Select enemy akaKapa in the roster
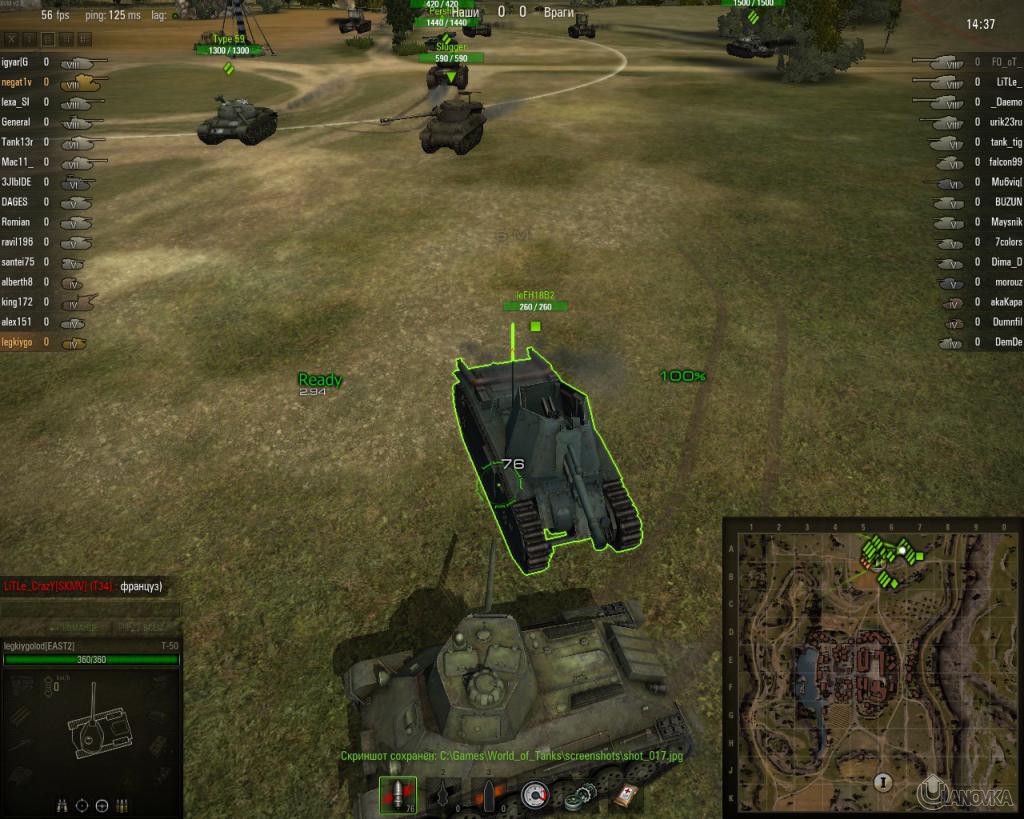Image resolution: width=1024 pixels, height=819 pixels. [x=1005, y=302]
